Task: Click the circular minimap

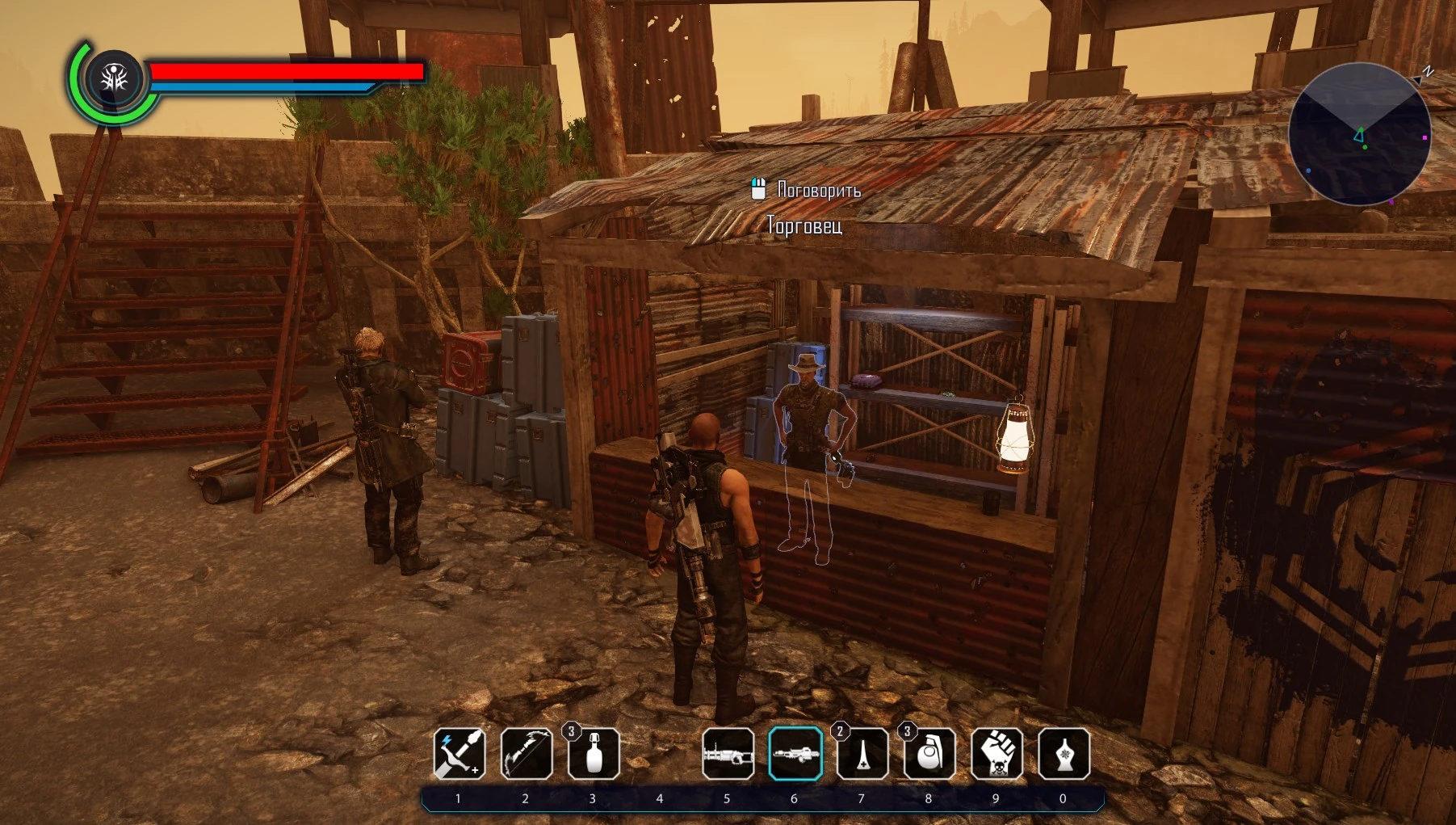Action: tap(1360, 134)
